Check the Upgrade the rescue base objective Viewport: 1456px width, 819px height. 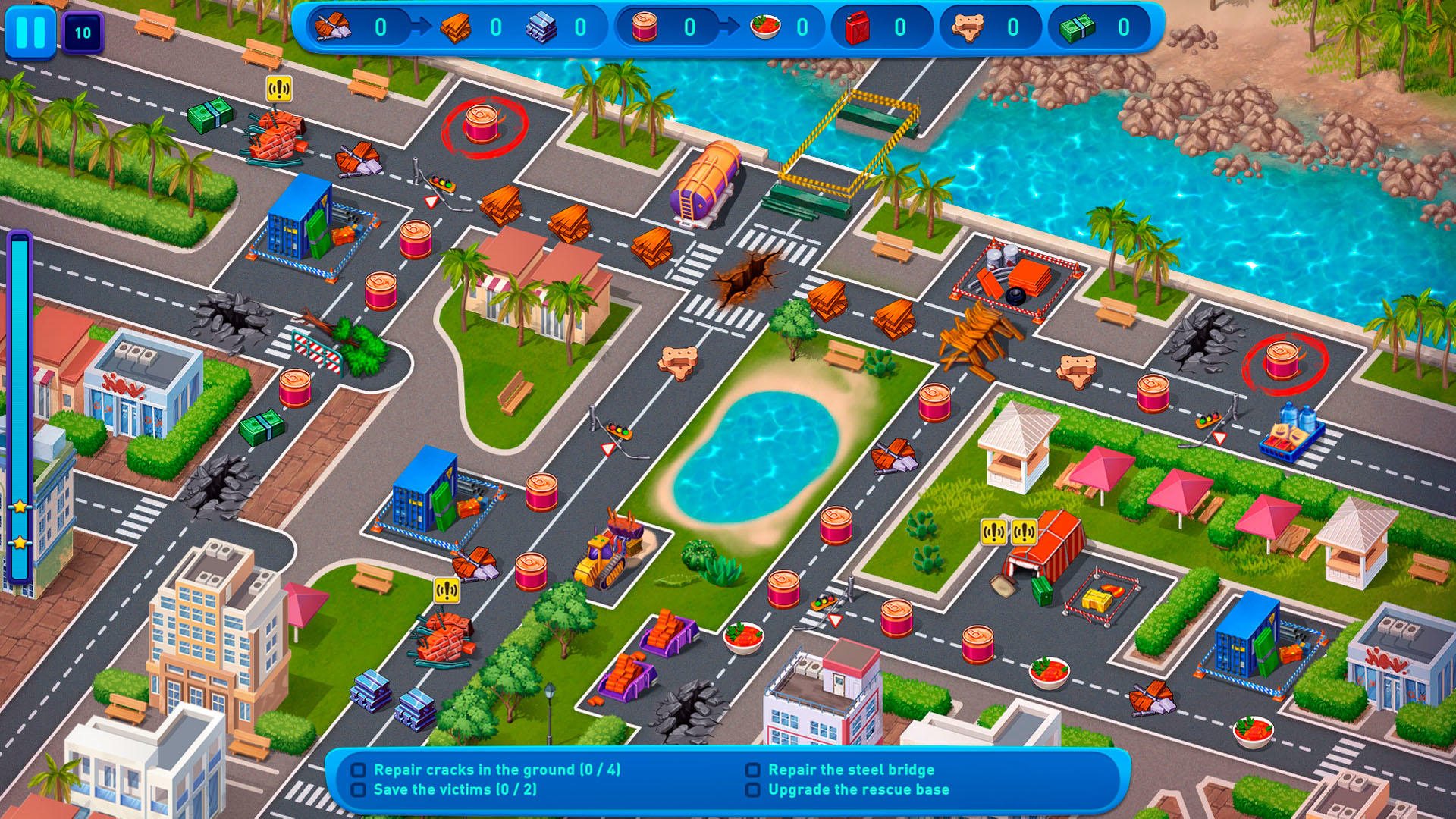pos(752,789)
